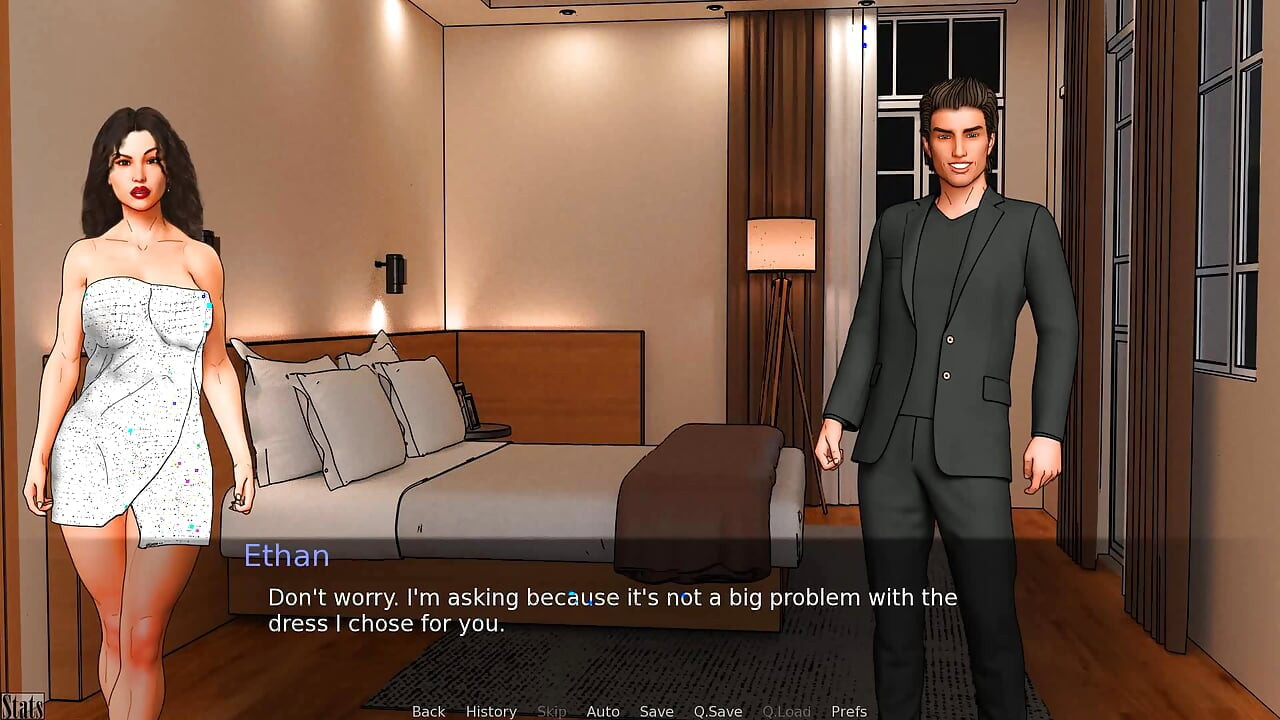The image size is (1280, 720).
Task: Click Save in the quick menu bar
Action: point(657,711)
